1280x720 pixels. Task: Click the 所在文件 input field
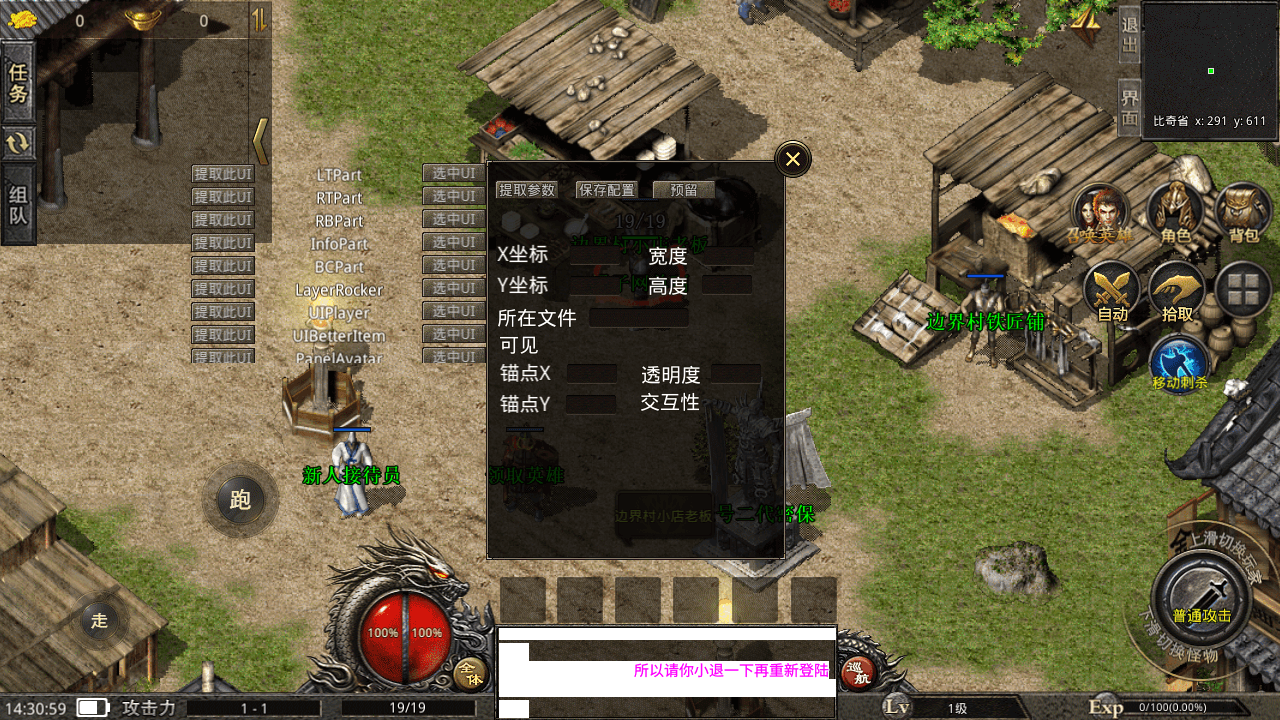pyautogui.click(x=638, y=317)
